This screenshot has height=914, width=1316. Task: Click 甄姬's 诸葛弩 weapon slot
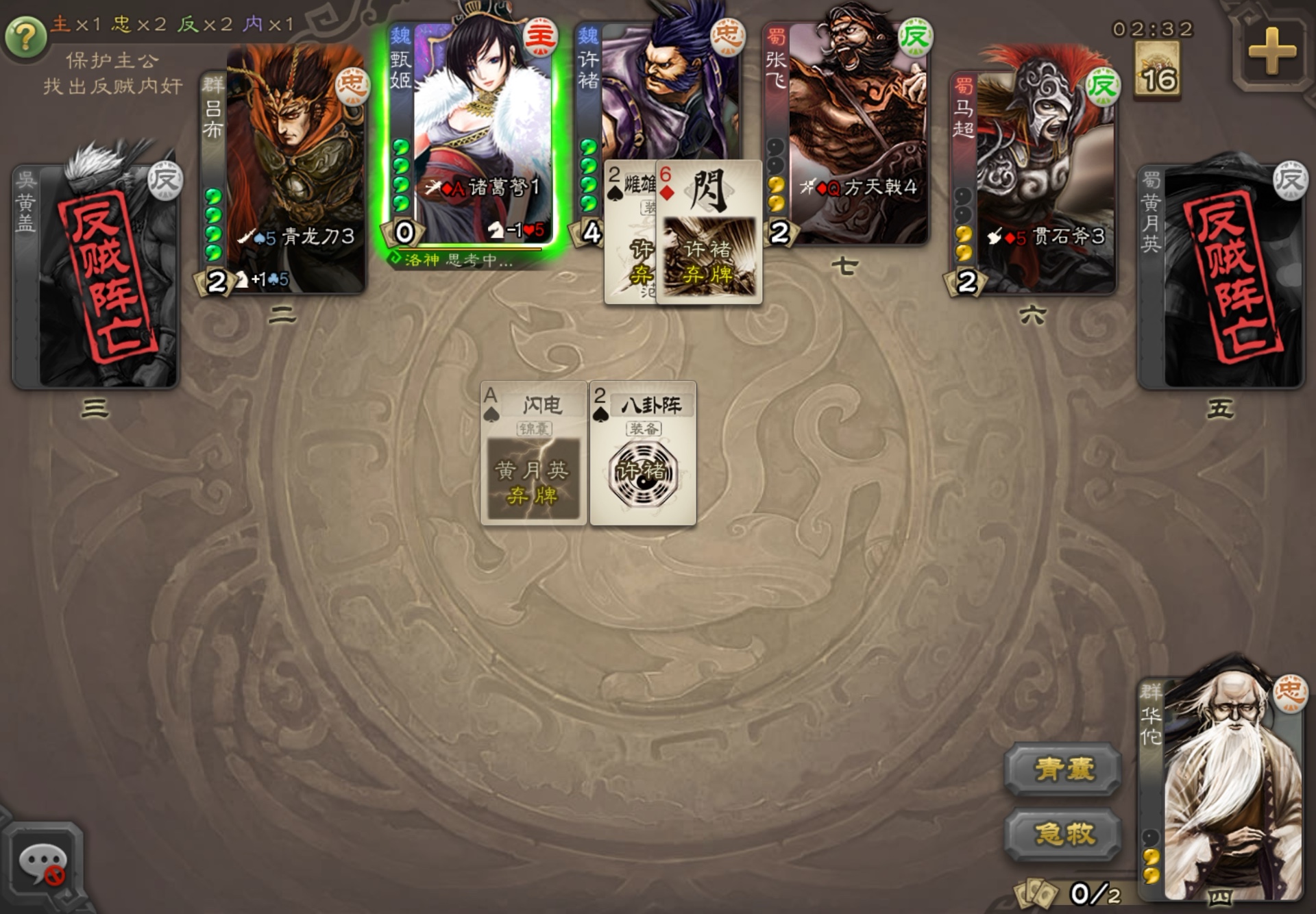(483, 187)
